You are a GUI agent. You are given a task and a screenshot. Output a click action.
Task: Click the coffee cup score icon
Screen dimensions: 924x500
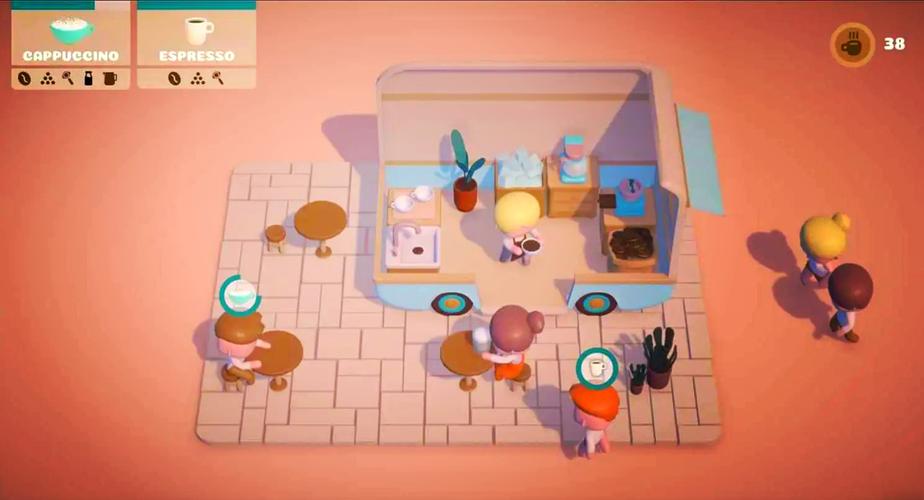point(852,45)
